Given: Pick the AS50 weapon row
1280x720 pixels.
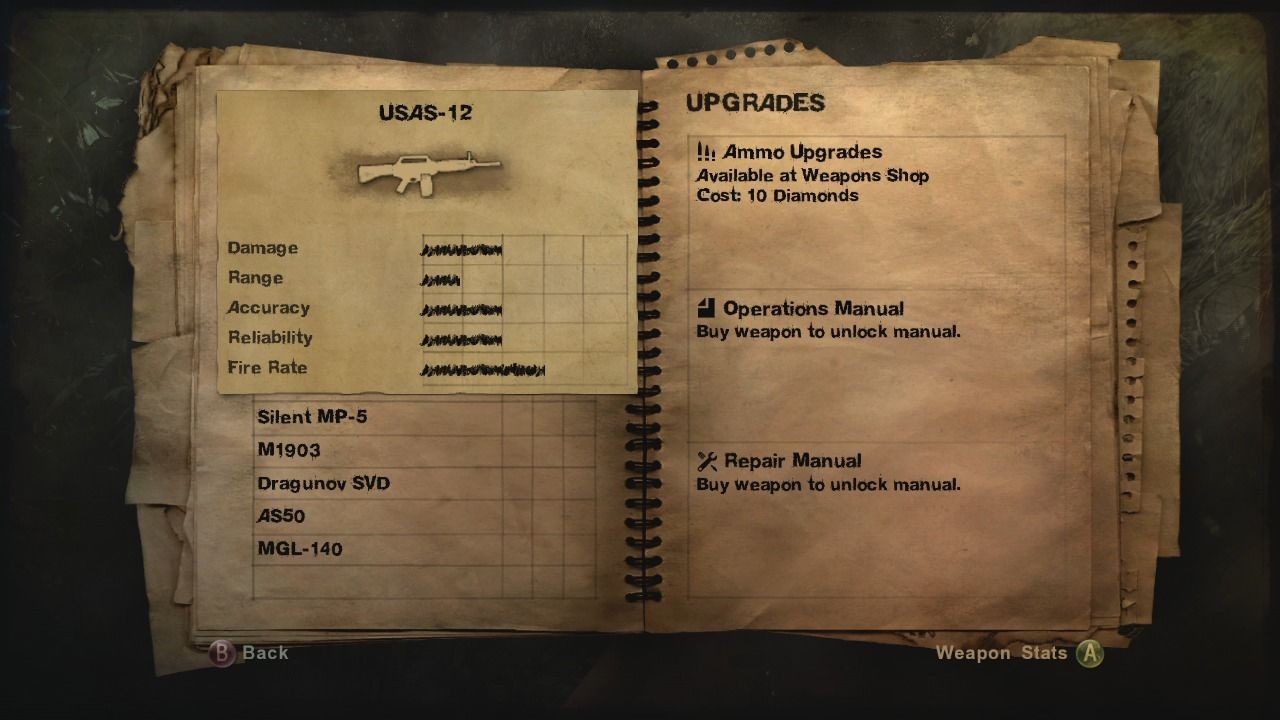Looking at the screenshot, I should [x=281, y=516].
